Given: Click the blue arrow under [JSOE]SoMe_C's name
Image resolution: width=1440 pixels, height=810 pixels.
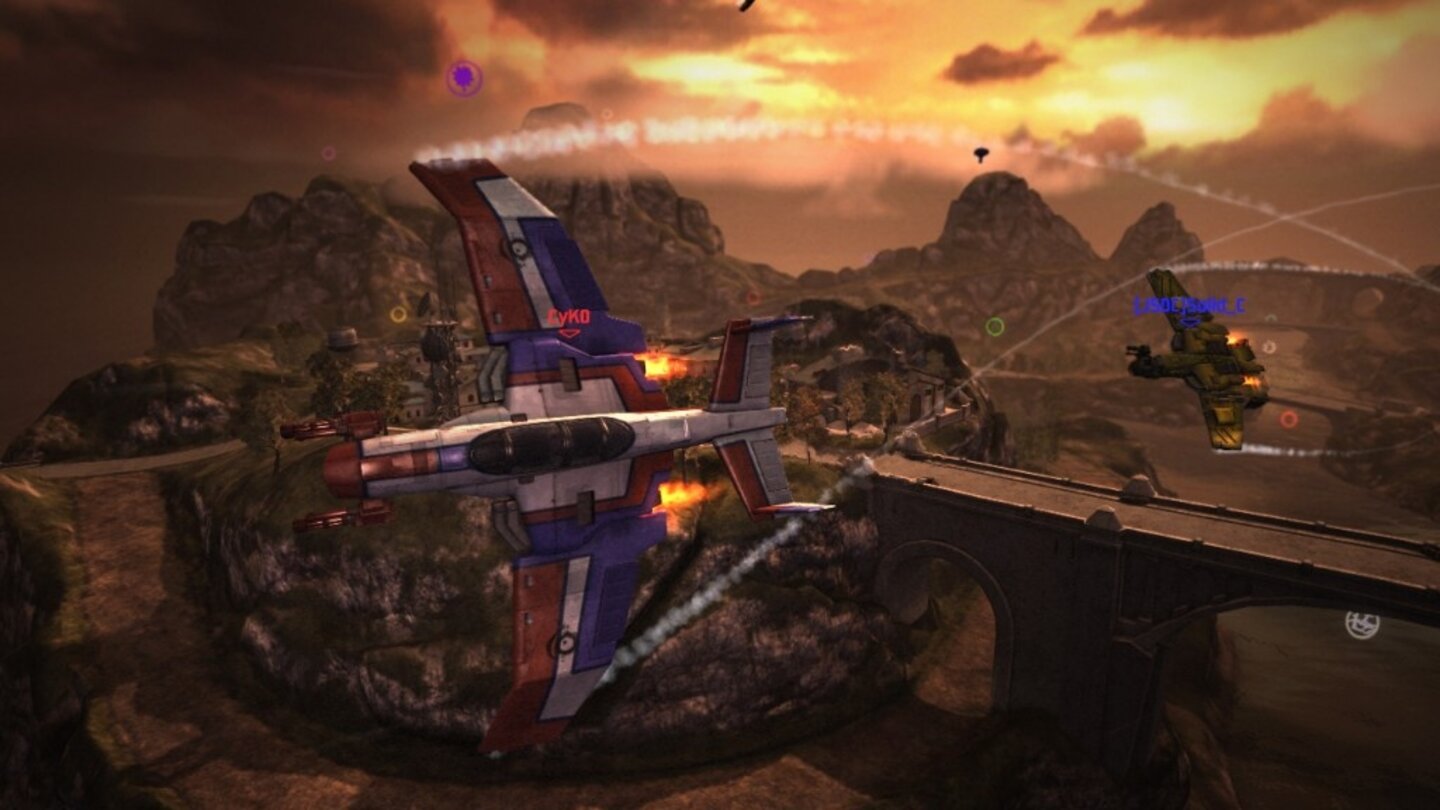Looking at the screenshot, I should [1188, 321].
